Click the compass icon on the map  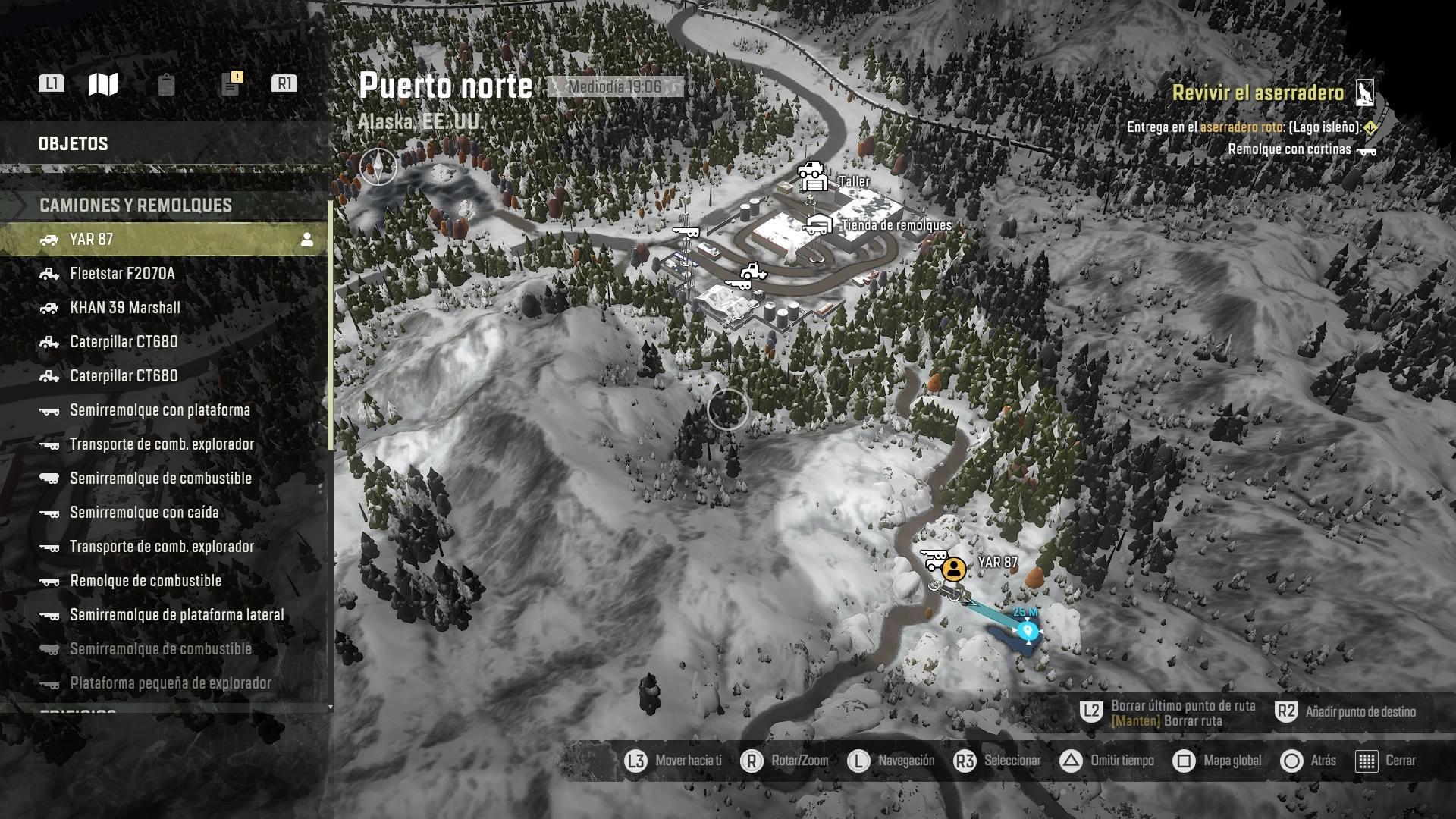click(377, 166)
